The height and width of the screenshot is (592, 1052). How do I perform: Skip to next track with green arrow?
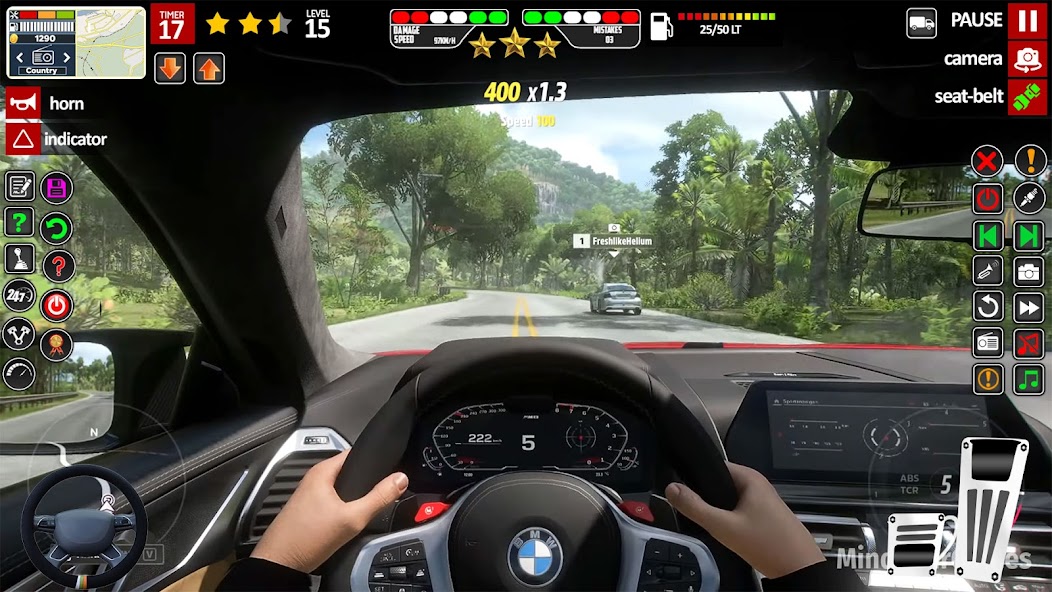click(x=1029, y=236)
